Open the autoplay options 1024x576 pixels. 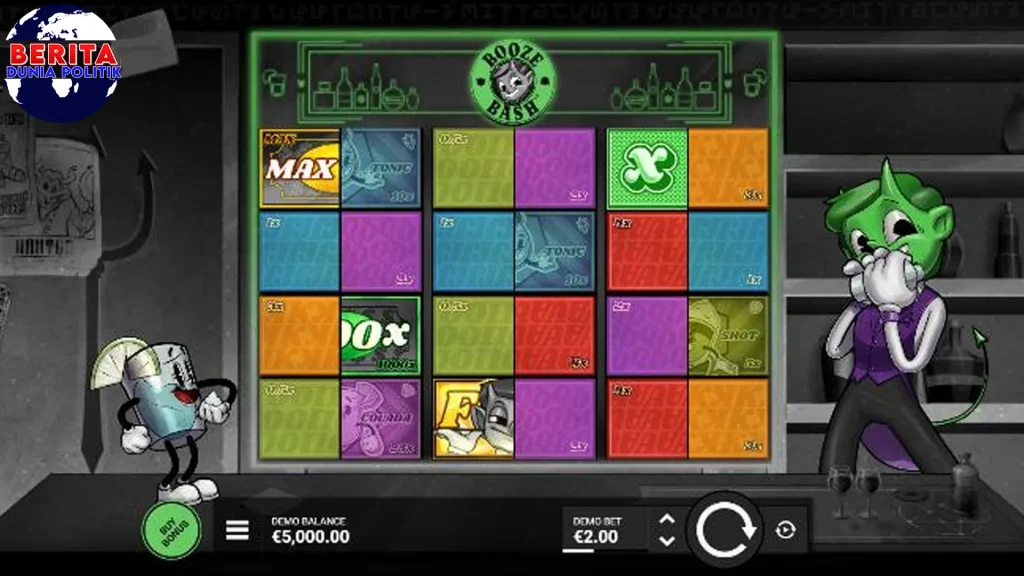coord(785,530)
